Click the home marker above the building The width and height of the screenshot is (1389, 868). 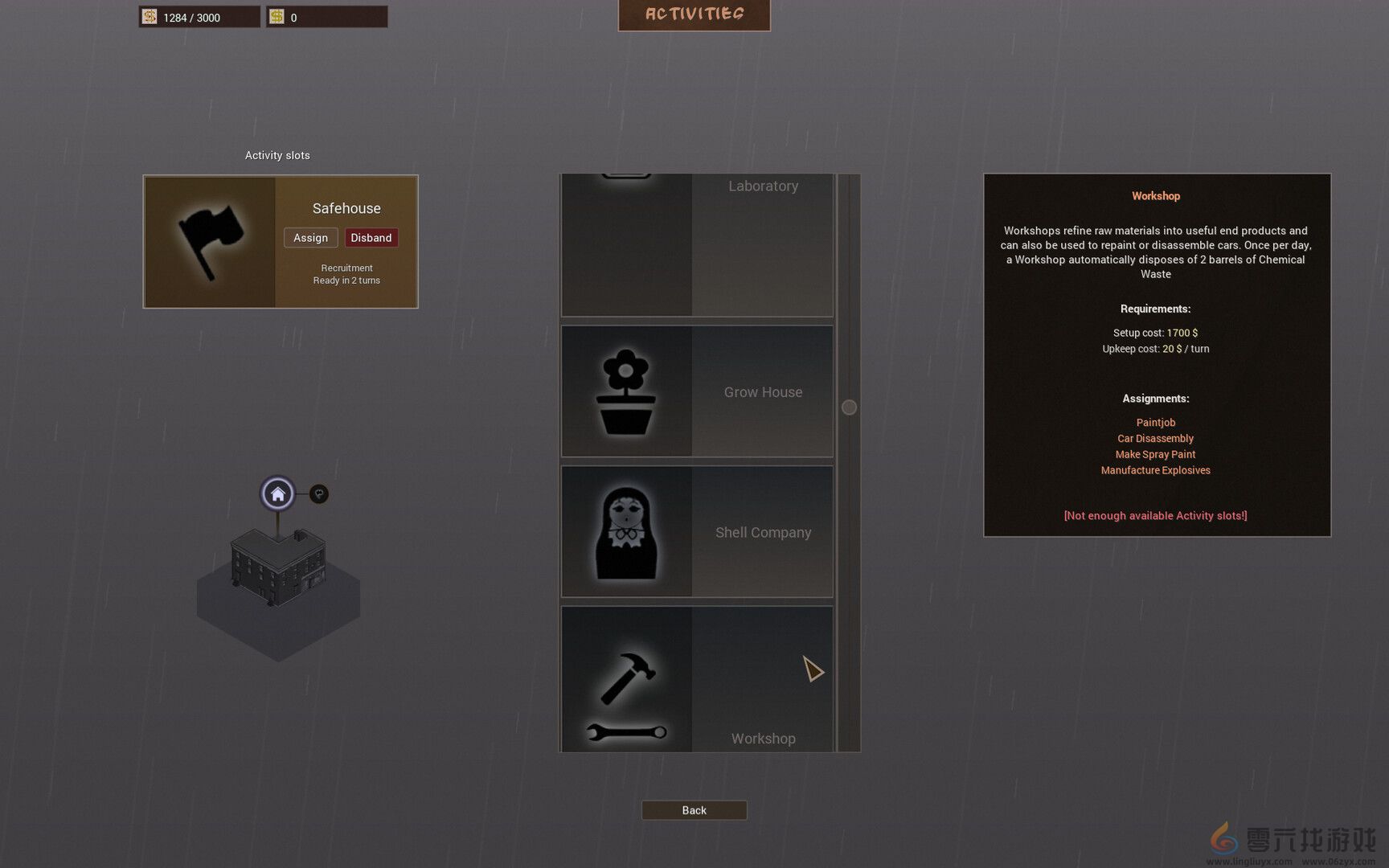[277, 493]
